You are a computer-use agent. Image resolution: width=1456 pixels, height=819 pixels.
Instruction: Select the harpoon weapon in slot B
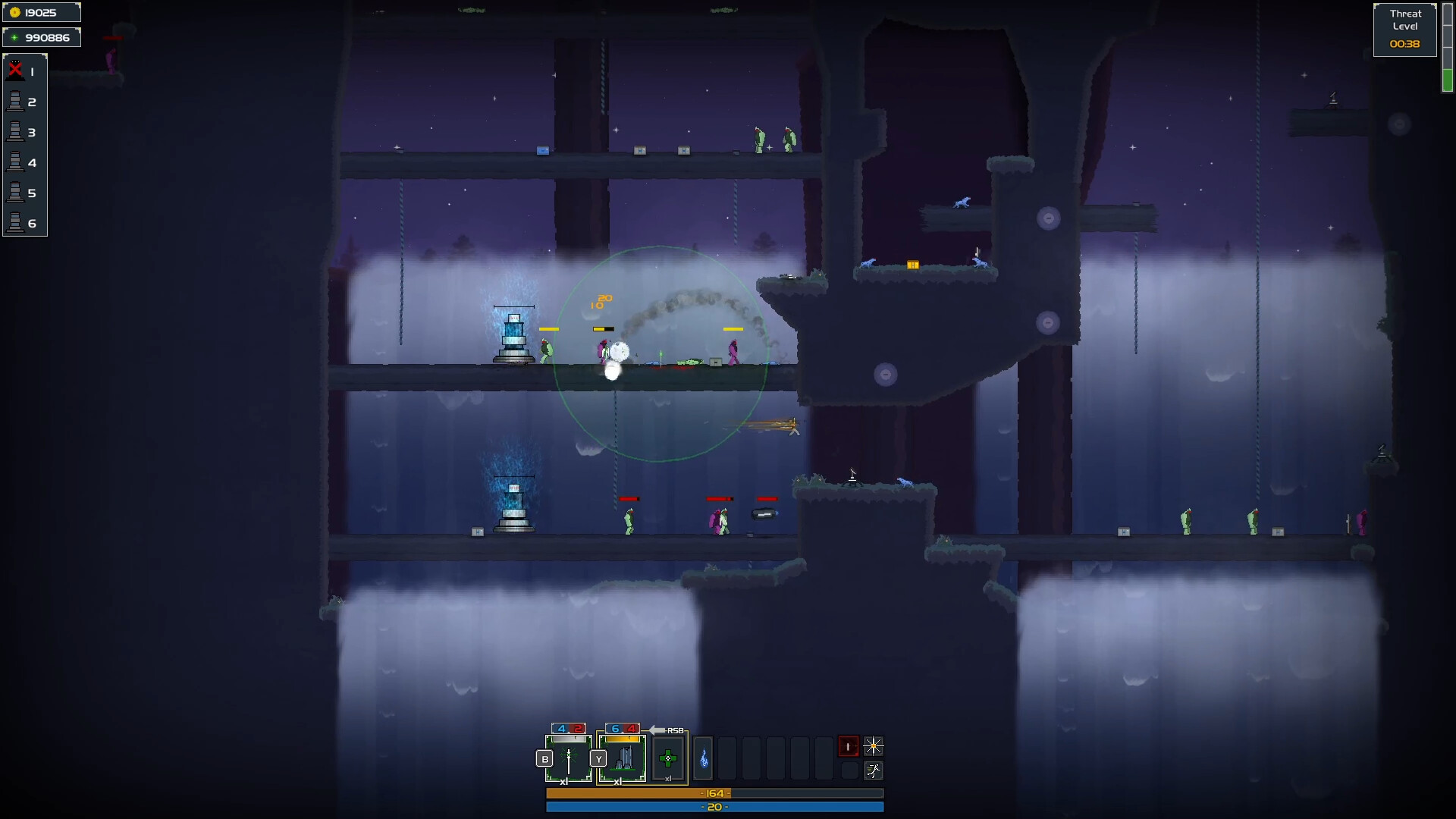(x=569, y=758)
